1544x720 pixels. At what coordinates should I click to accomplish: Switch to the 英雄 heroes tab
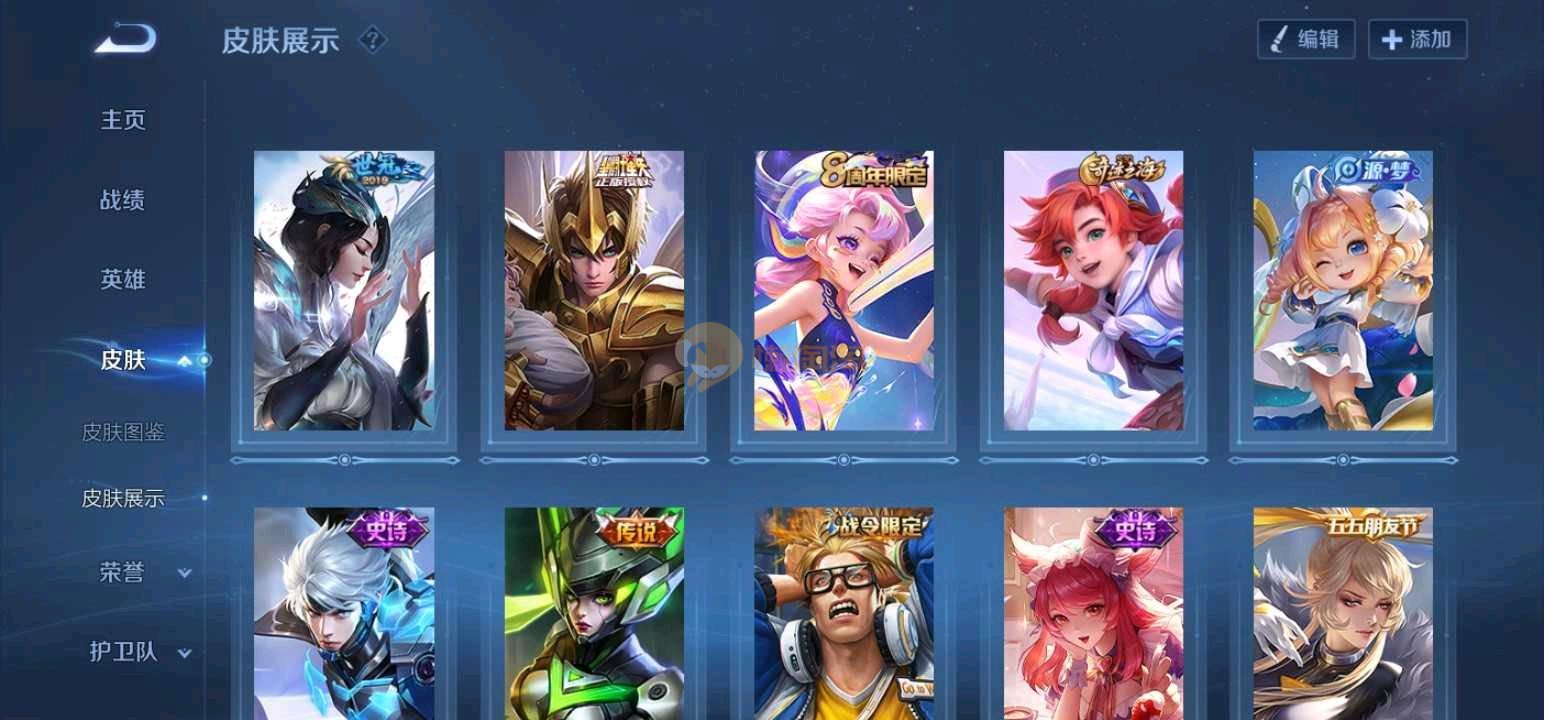coord(123,280)
